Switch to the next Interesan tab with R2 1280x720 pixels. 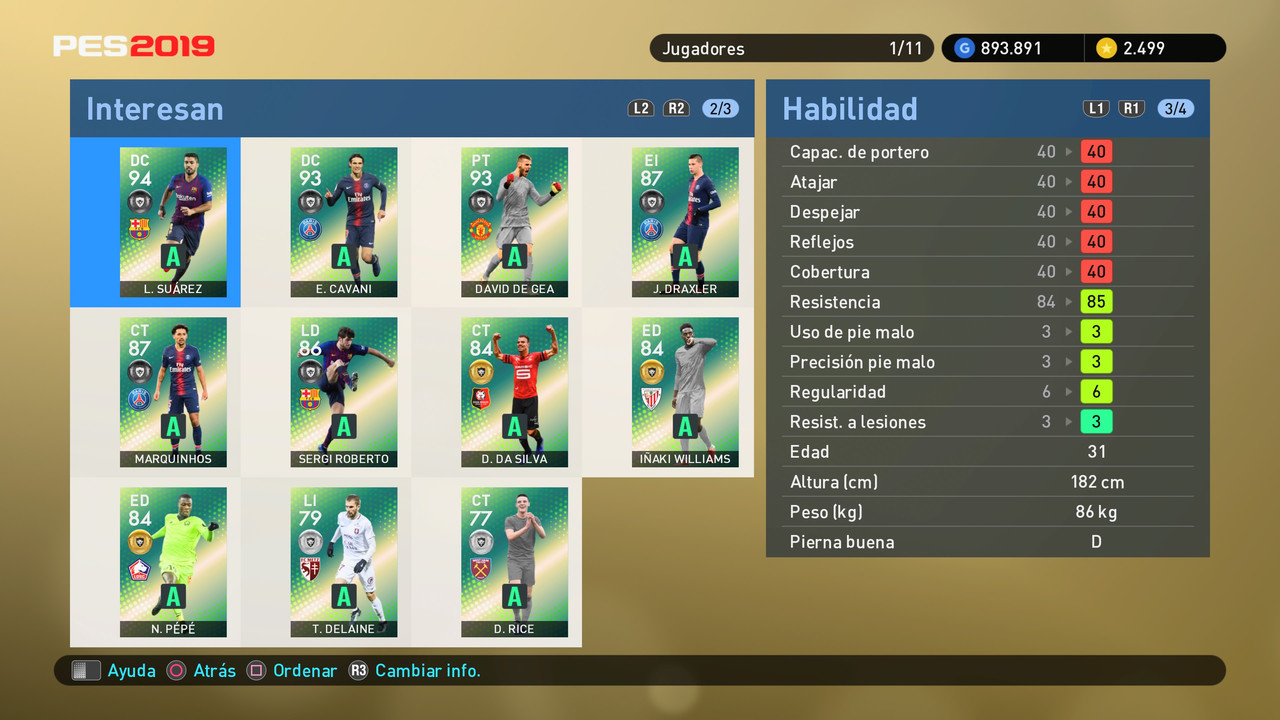pyautogui.click(x=676, y=108)
